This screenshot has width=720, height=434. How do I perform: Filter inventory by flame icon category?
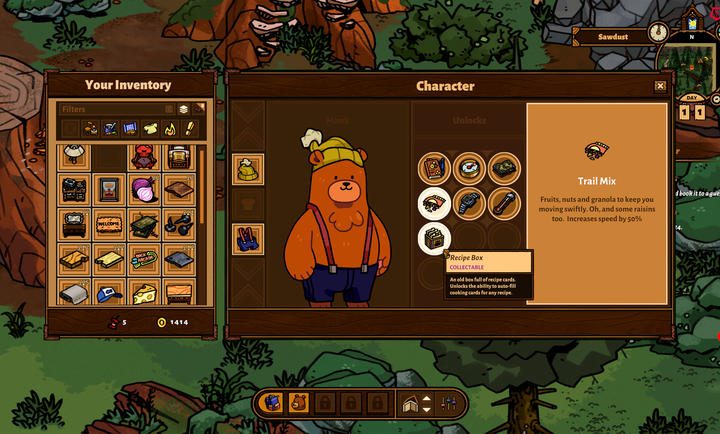[169, 128]
